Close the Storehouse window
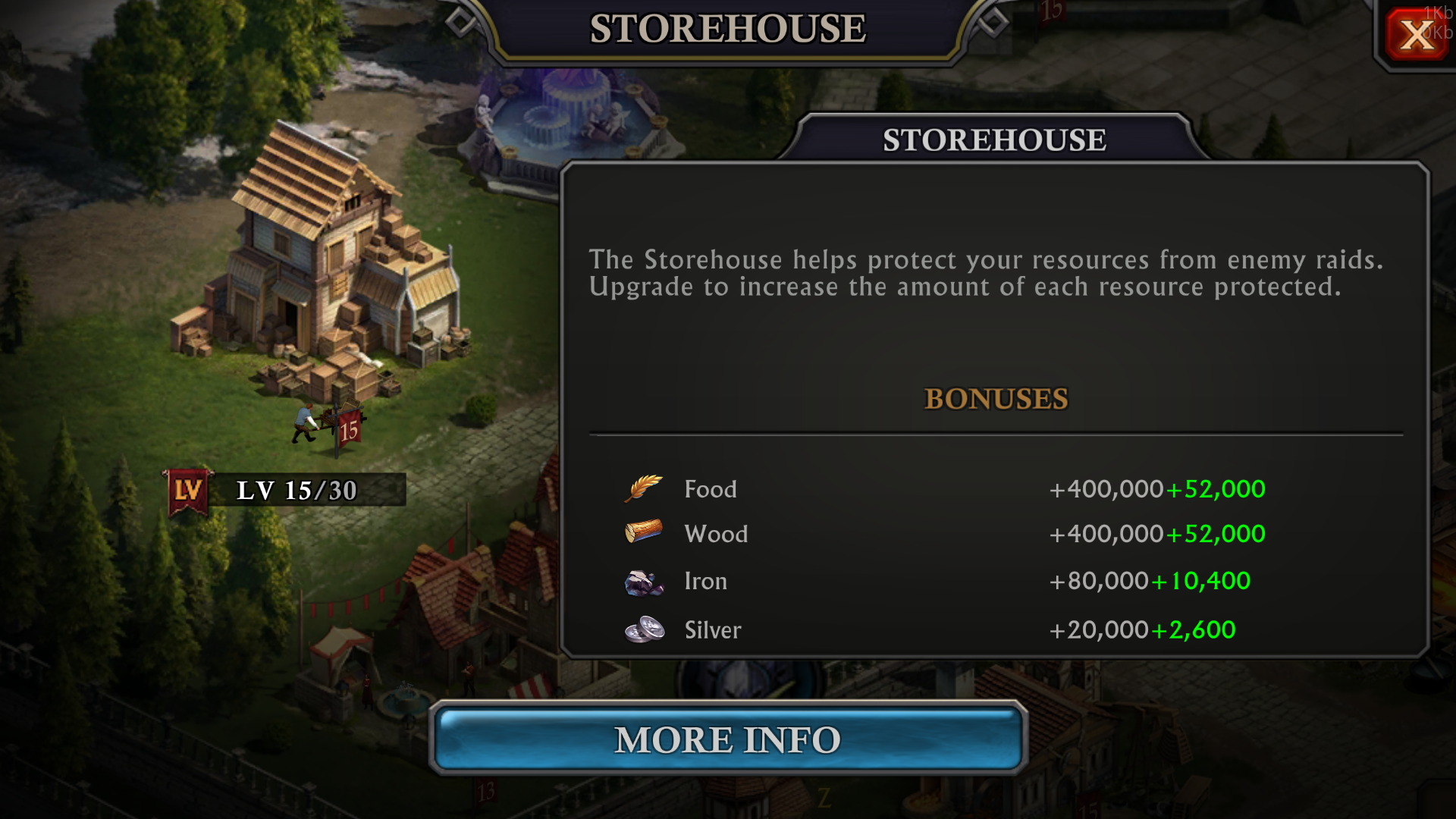 point(1415,35)
